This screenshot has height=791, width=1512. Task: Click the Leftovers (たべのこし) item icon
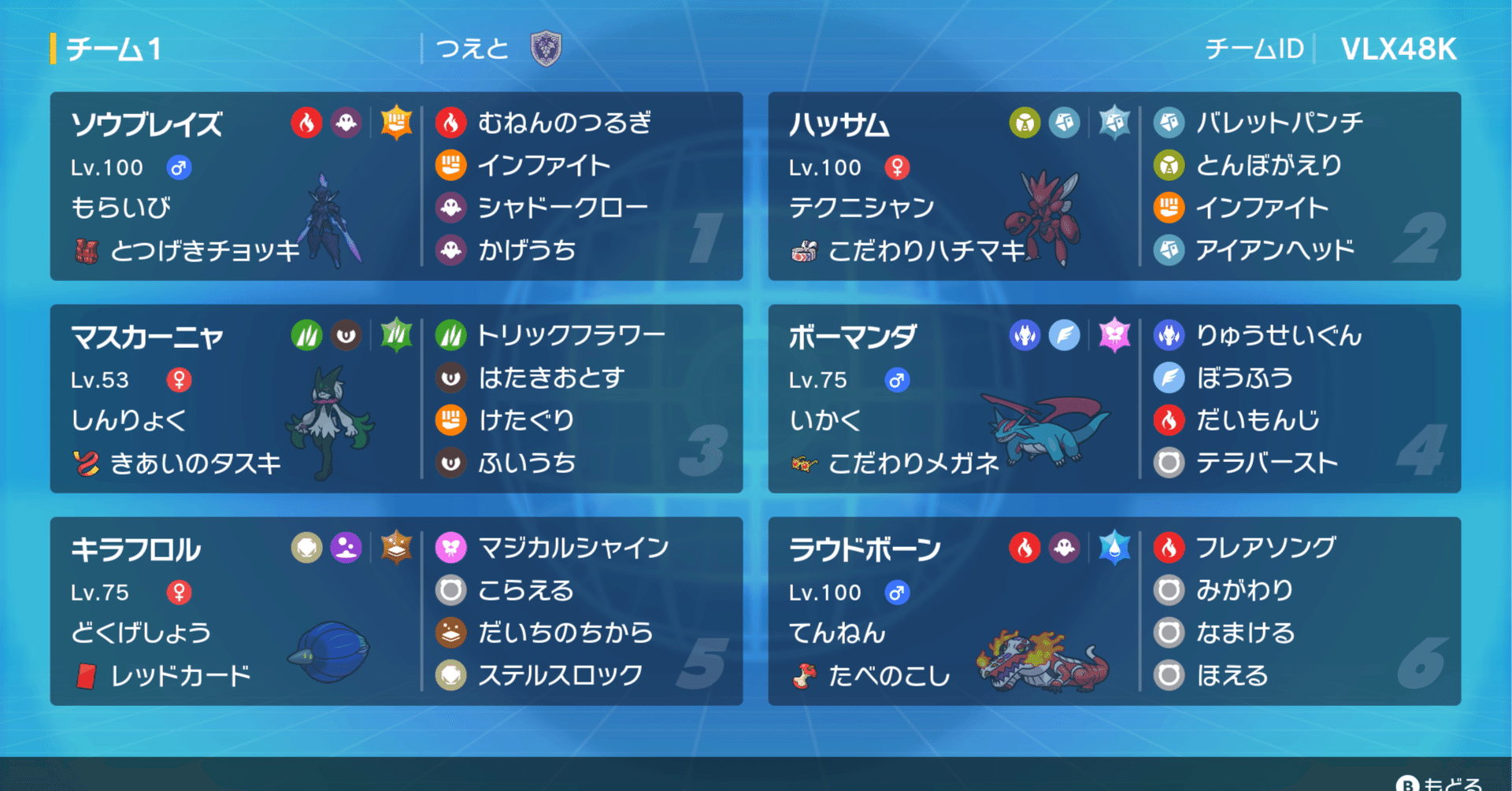pos(805,675)
